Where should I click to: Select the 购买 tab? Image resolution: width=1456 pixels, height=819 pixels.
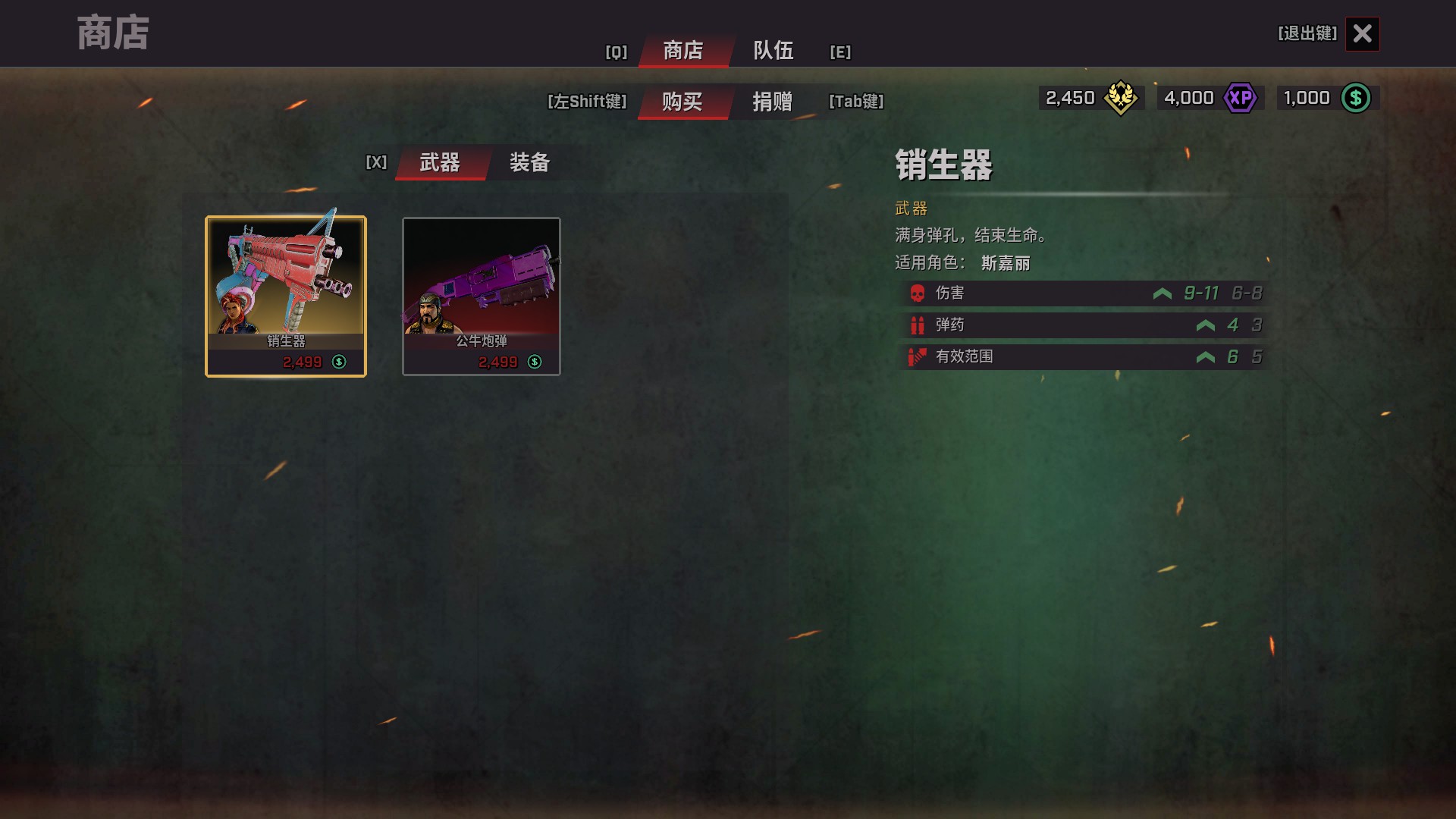[x=682, y=102]
